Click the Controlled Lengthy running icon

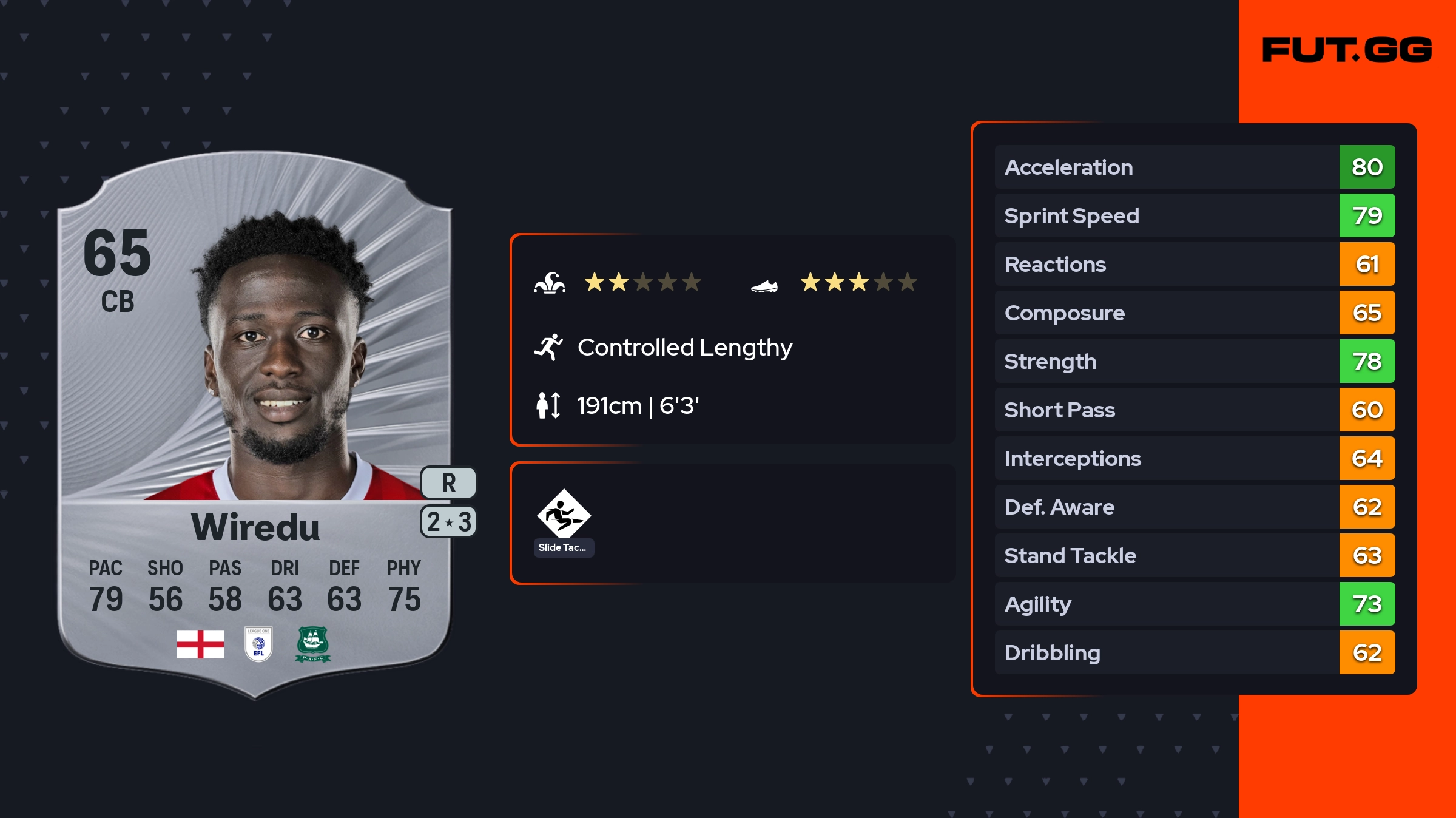click(x=548, y=347)
